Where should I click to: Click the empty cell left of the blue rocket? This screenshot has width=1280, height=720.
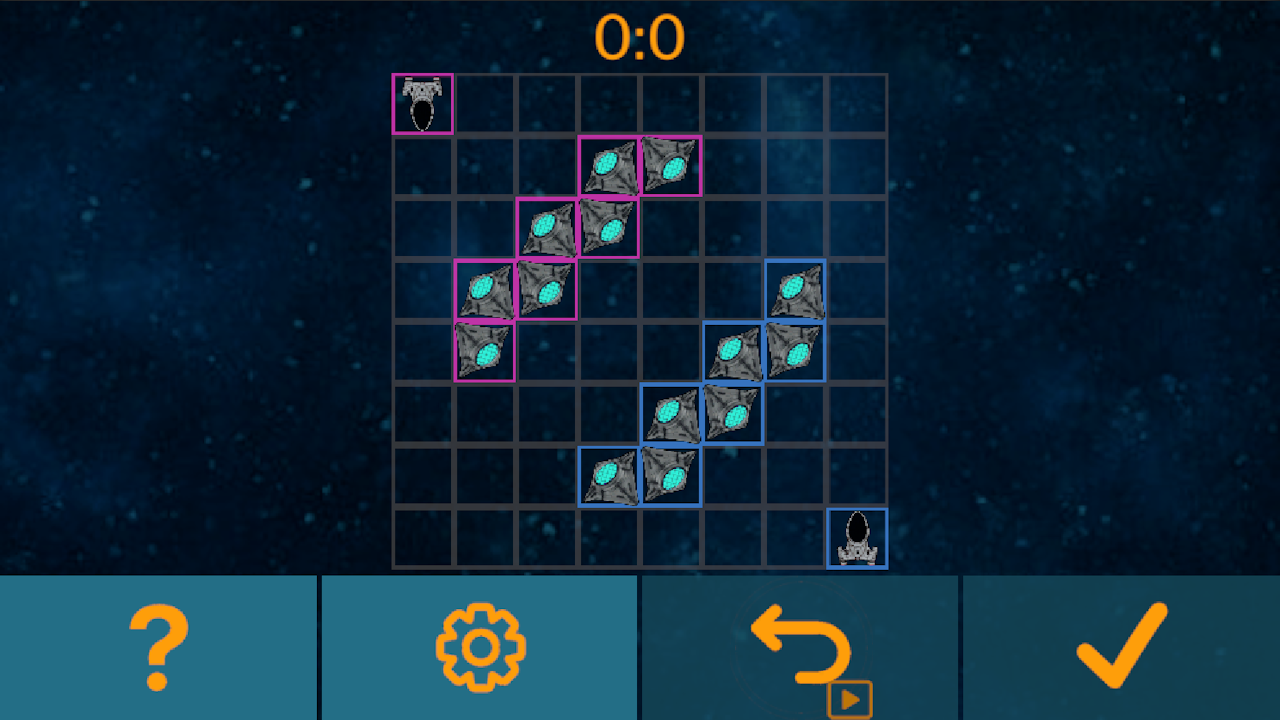795,537
